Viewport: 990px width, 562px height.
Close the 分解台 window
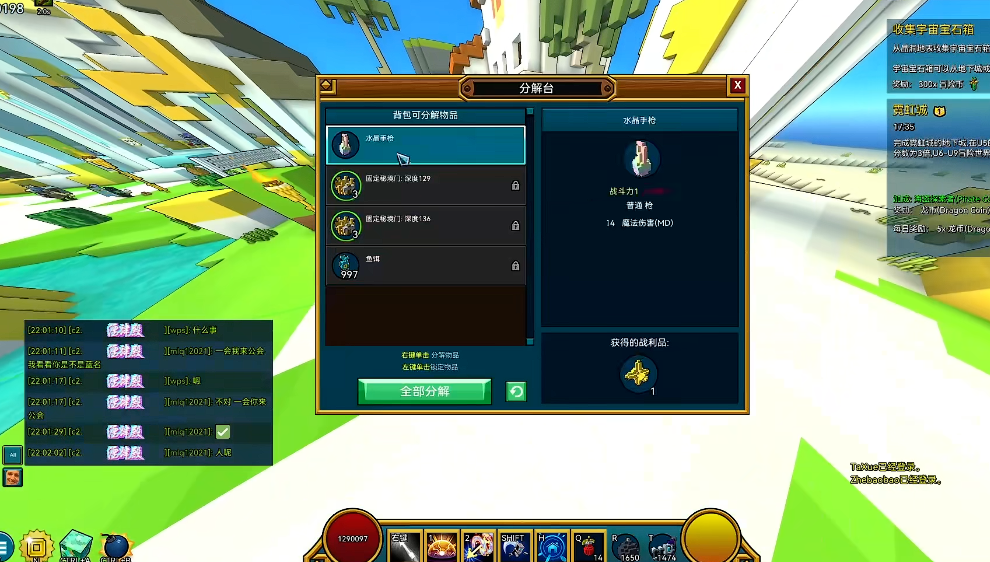coord(737,86)
